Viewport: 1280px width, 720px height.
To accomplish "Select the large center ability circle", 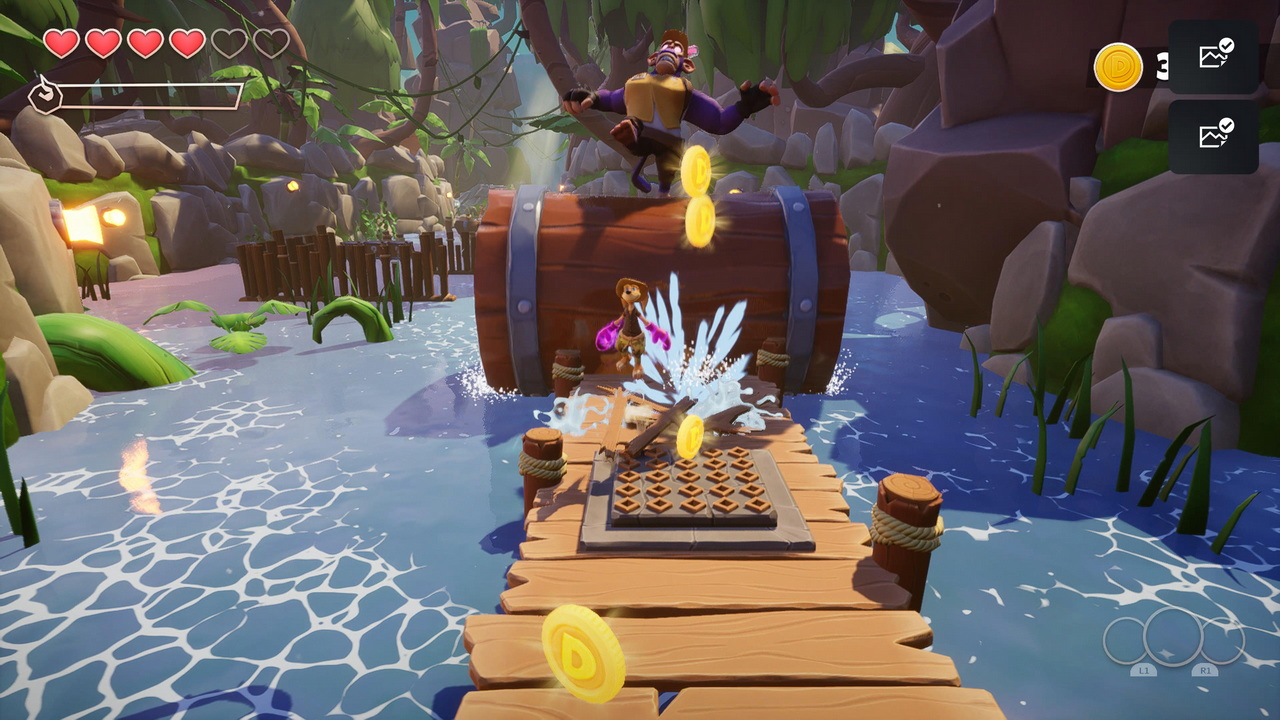I will pos(1173,637).
